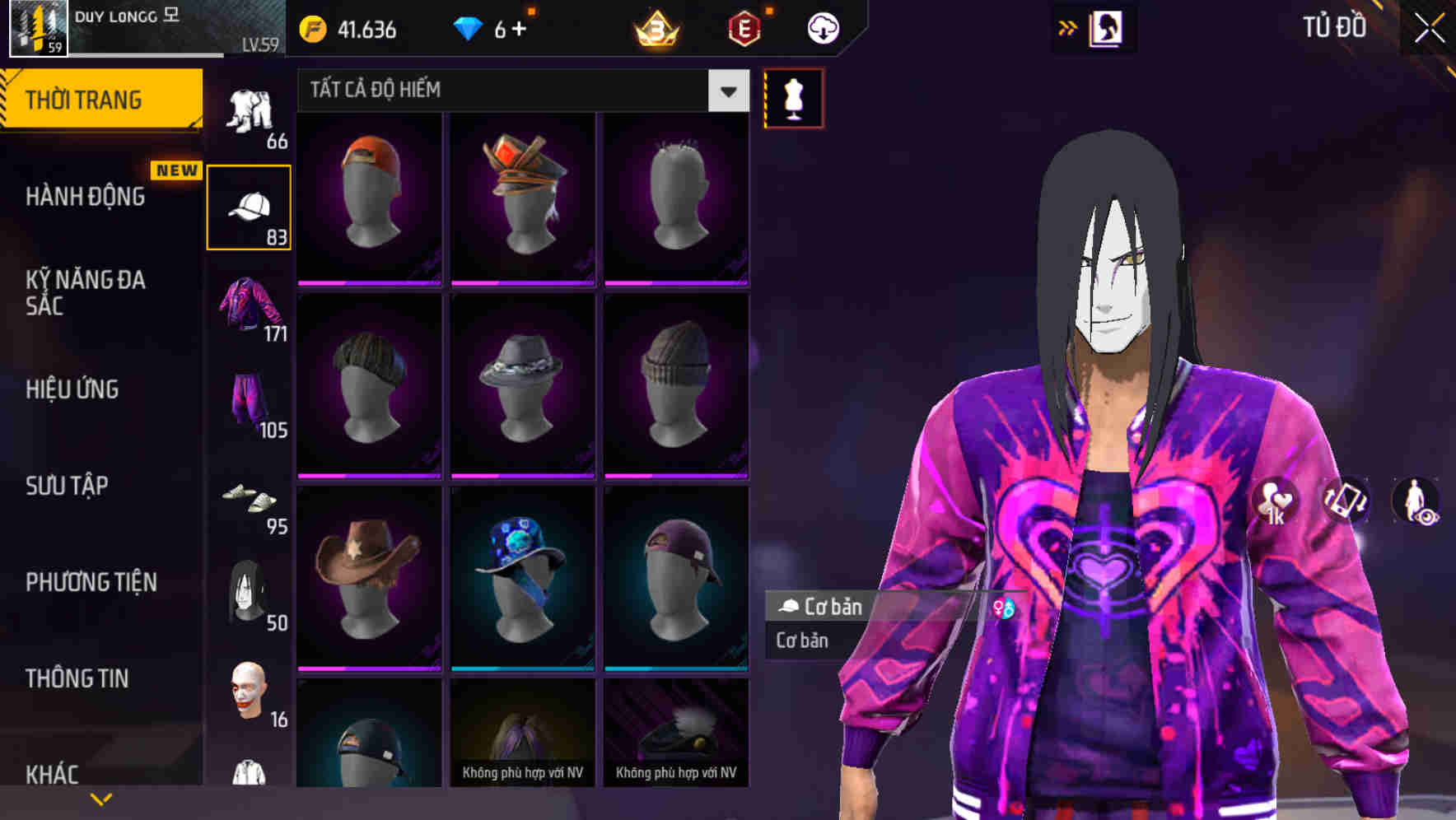The width and height of the screenshot is (1456, 820).
Task: Click the rank crown badge
Action: click(655, 27)
